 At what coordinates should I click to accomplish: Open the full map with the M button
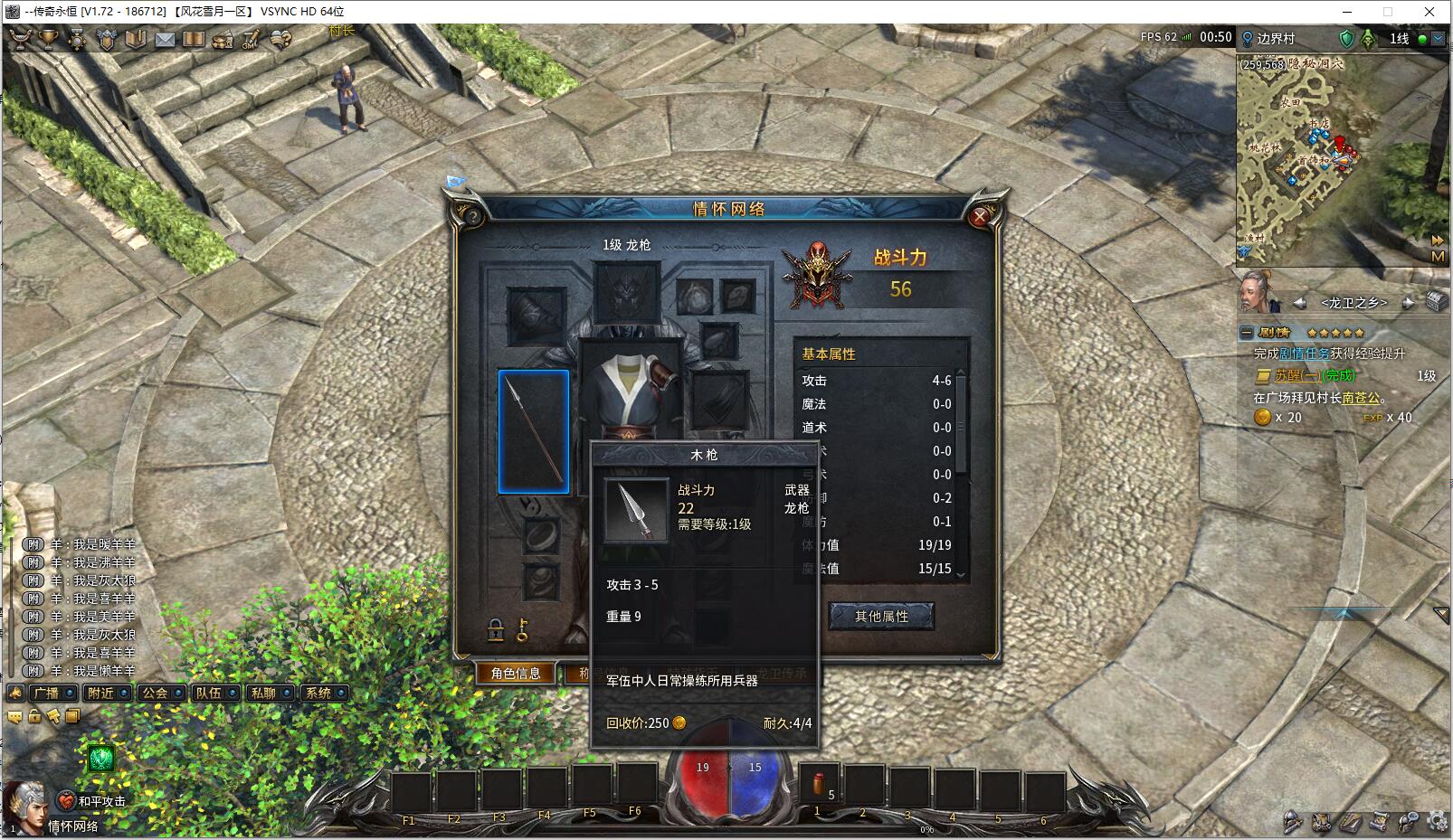tap(1438, 257)
